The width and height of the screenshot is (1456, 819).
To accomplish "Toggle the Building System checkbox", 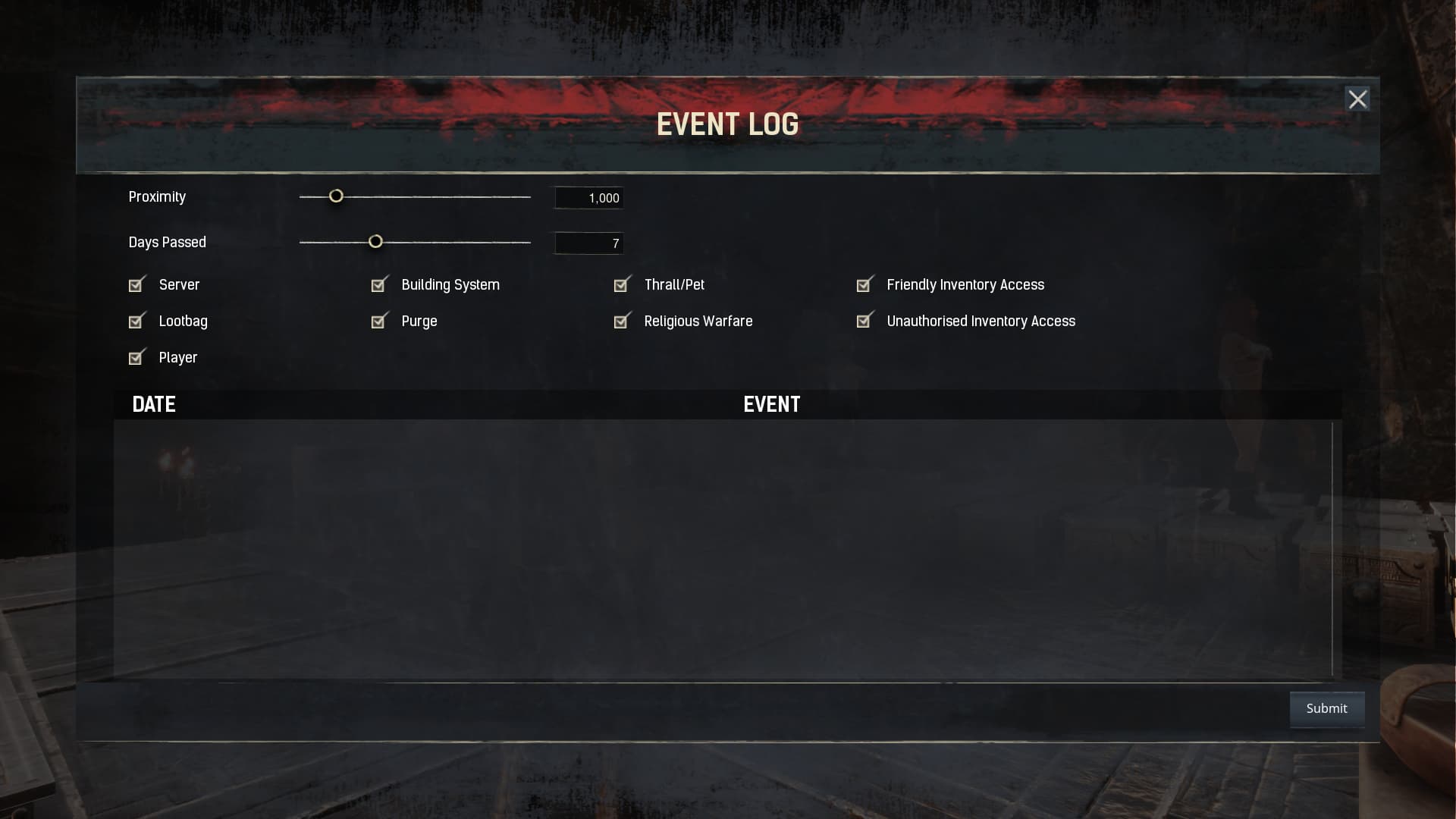I will click(379, 284).
